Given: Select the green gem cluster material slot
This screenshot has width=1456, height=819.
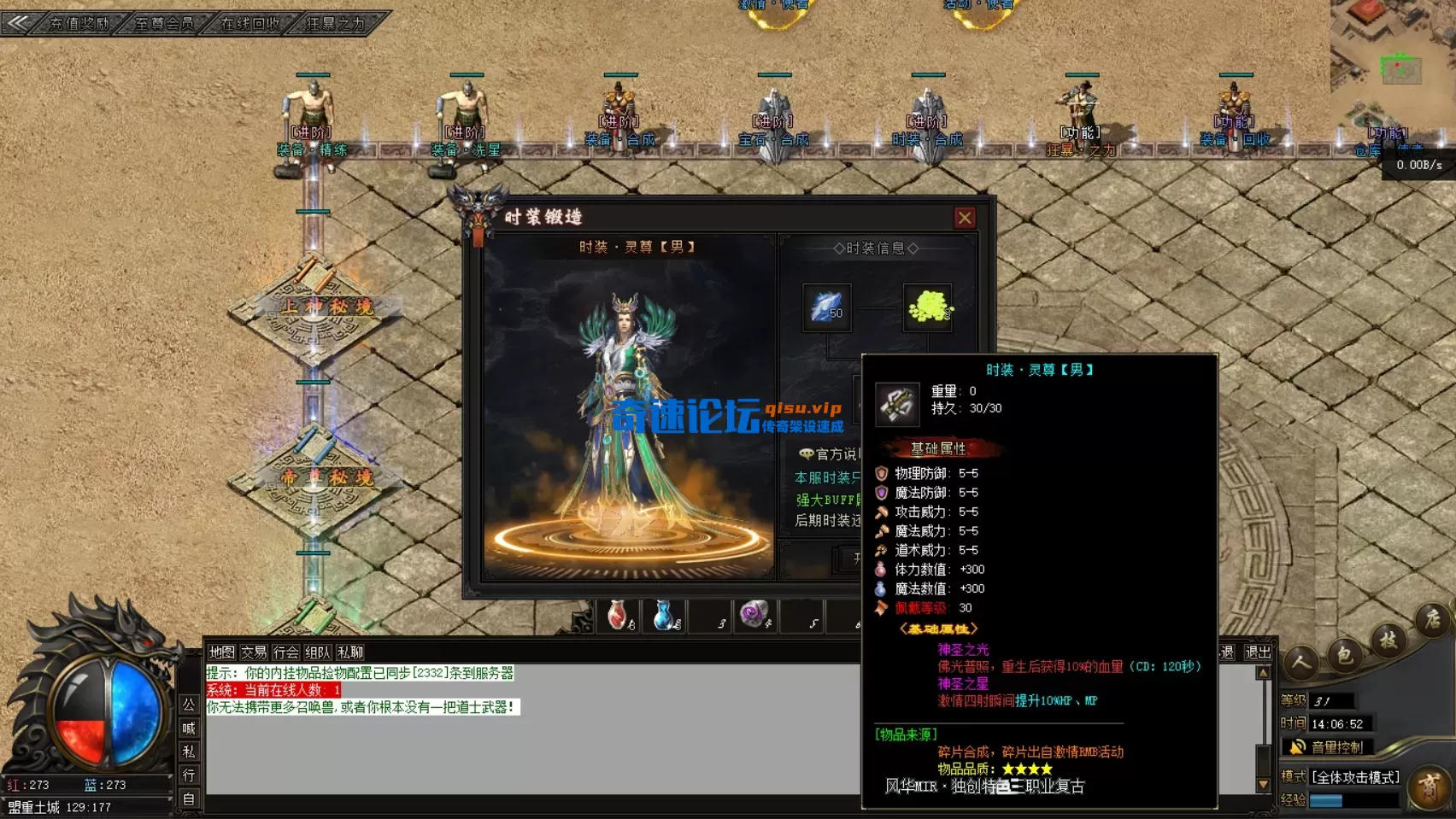Looking at the screenshot, I should pyautogui.click(x=929, y=307).
